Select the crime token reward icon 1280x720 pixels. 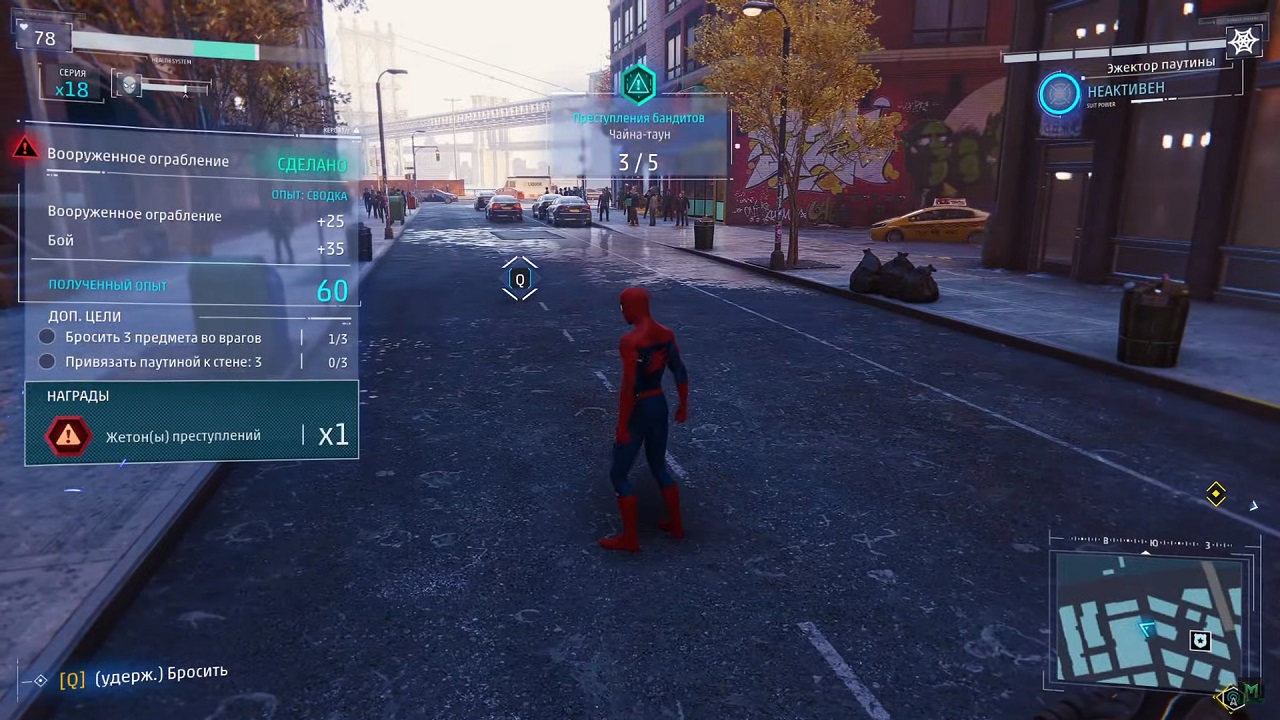click(x=68, y=435)
